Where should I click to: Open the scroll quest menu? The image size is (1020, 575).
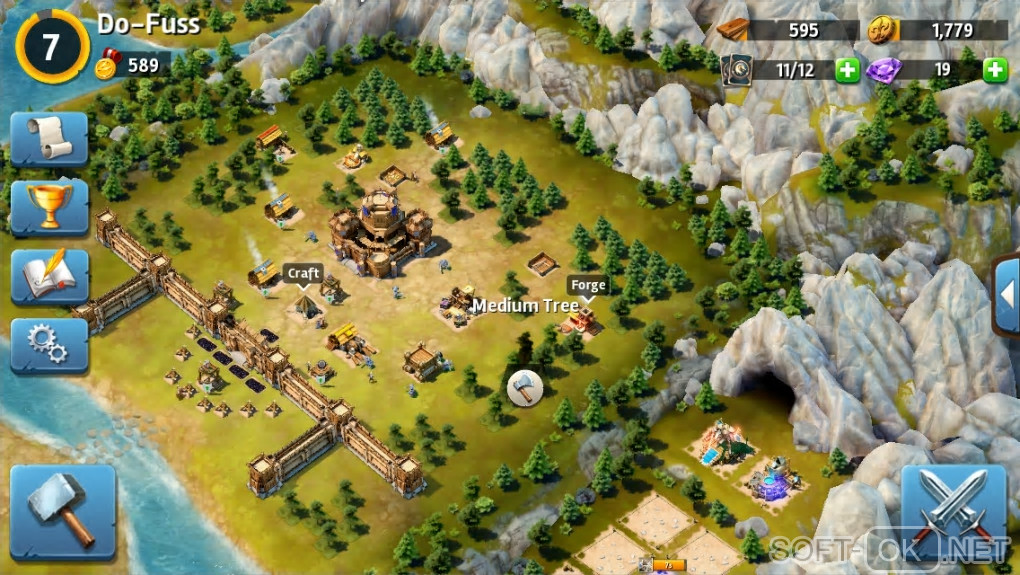click(x=49, y=139)
